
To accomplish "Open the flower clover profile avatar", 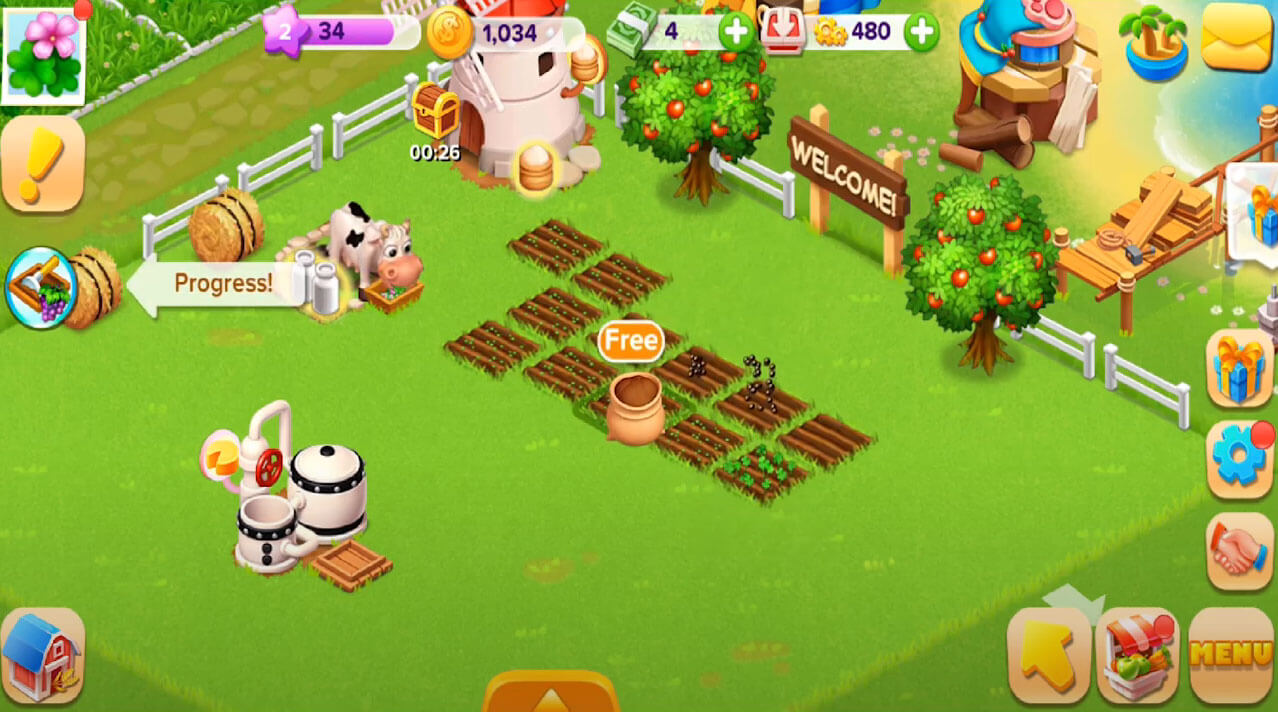I will pyautogui.click(x=43, y=54).
